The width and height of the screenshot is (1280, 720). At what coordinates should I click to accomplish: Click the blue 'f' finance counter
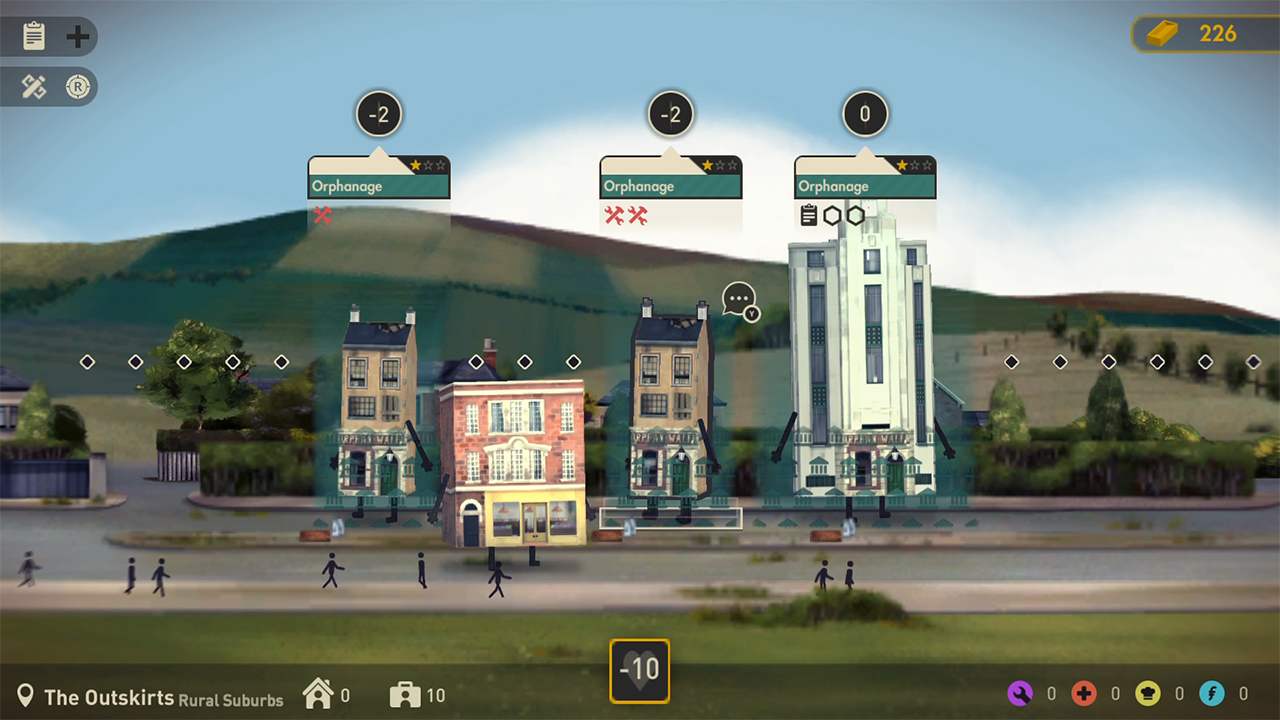(1211, 693)
